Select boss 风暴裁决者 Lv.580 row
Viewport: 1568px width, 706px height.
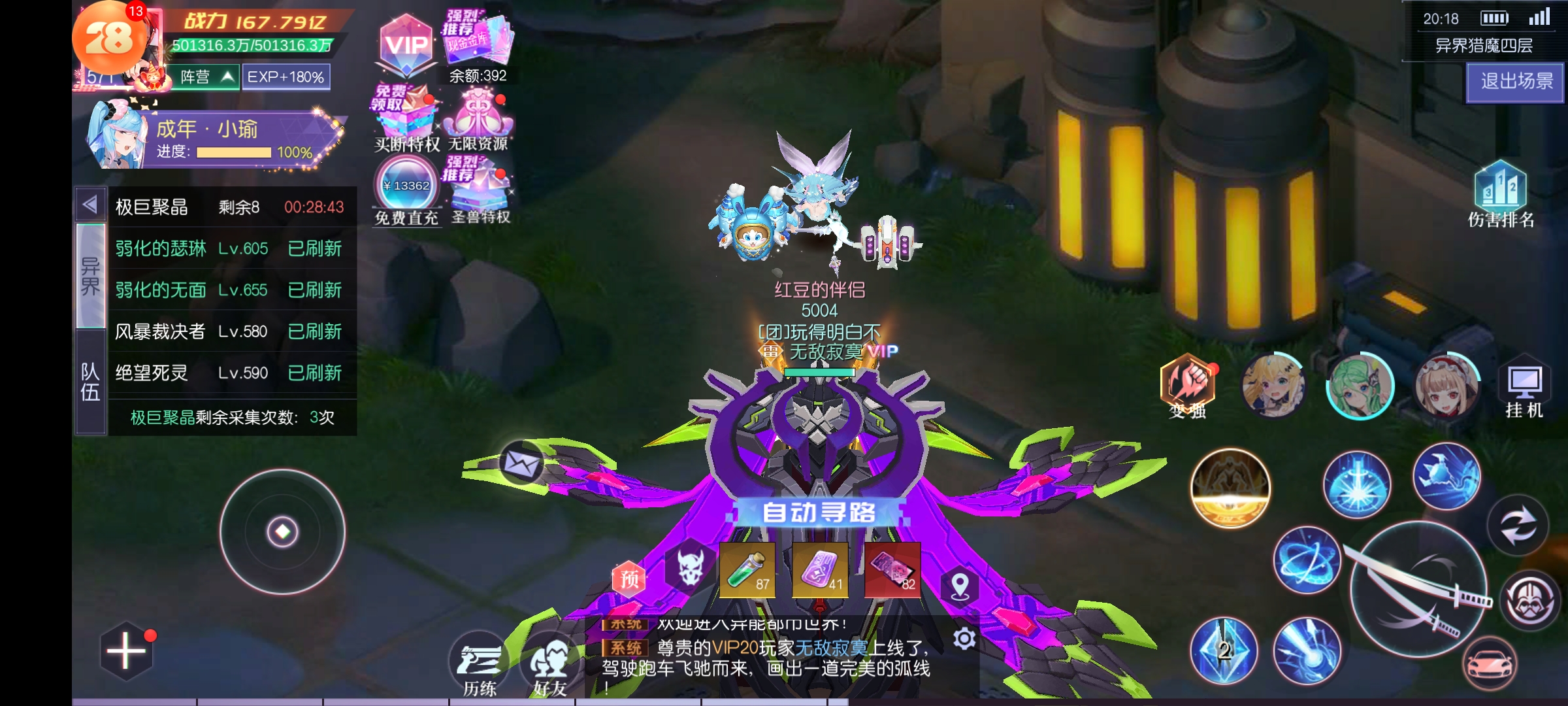[x=229, y=331]
